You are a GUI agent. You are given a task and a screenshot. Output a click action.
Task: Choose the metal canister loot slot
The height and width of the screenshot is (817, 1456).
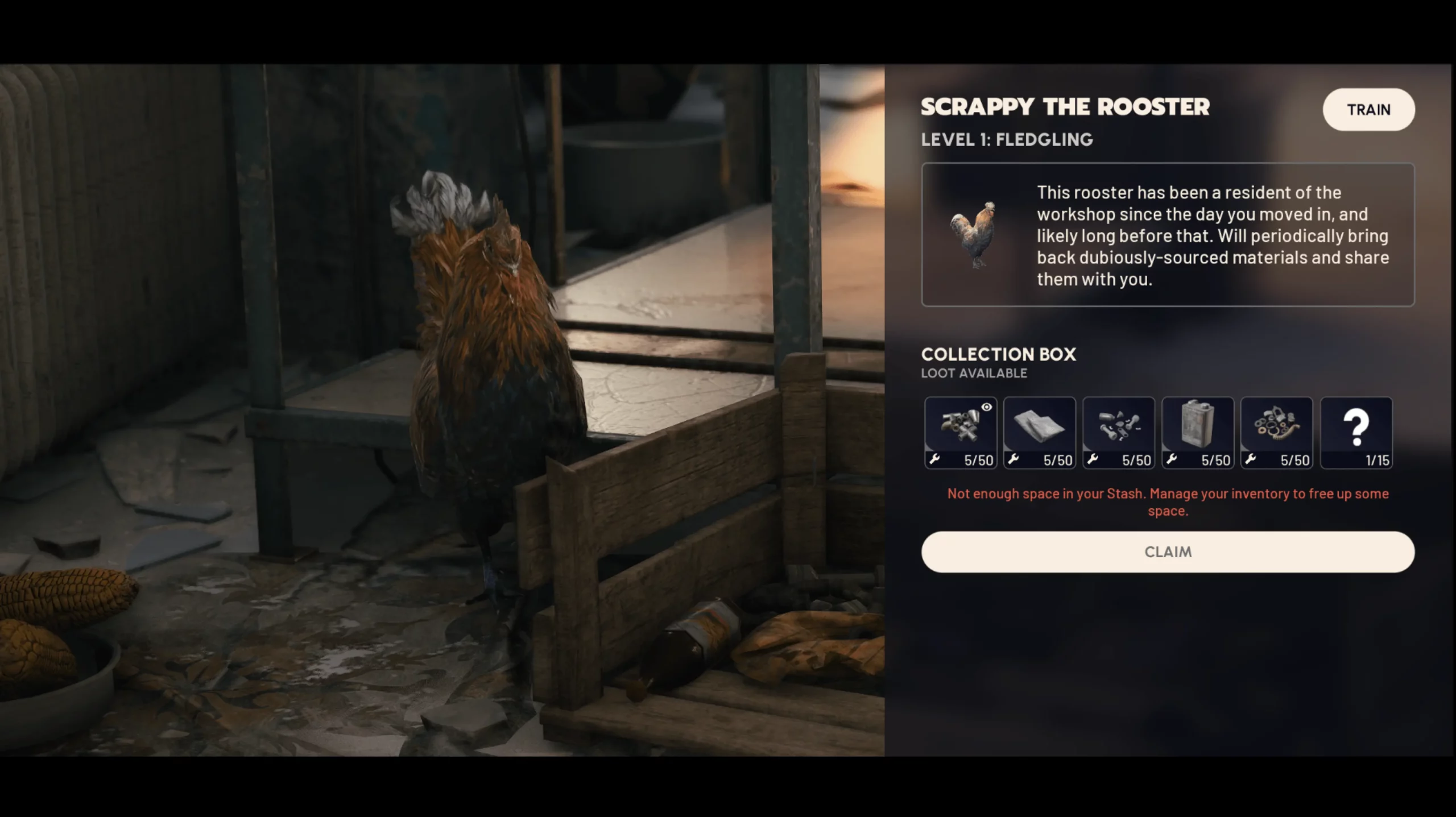[x=1197, y=433]
